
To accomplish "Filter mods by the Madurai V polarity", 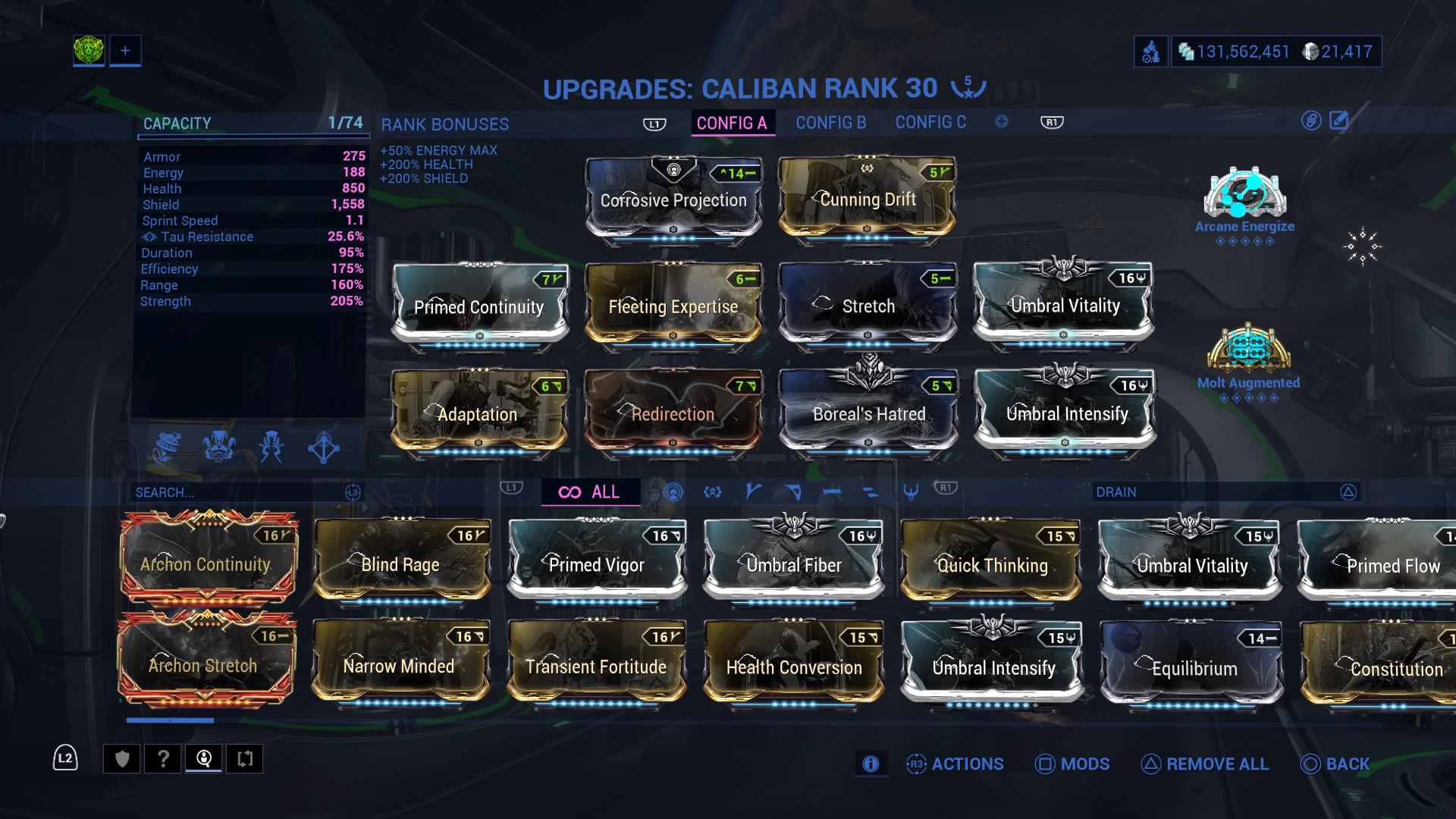I will [x=753, y=491].
